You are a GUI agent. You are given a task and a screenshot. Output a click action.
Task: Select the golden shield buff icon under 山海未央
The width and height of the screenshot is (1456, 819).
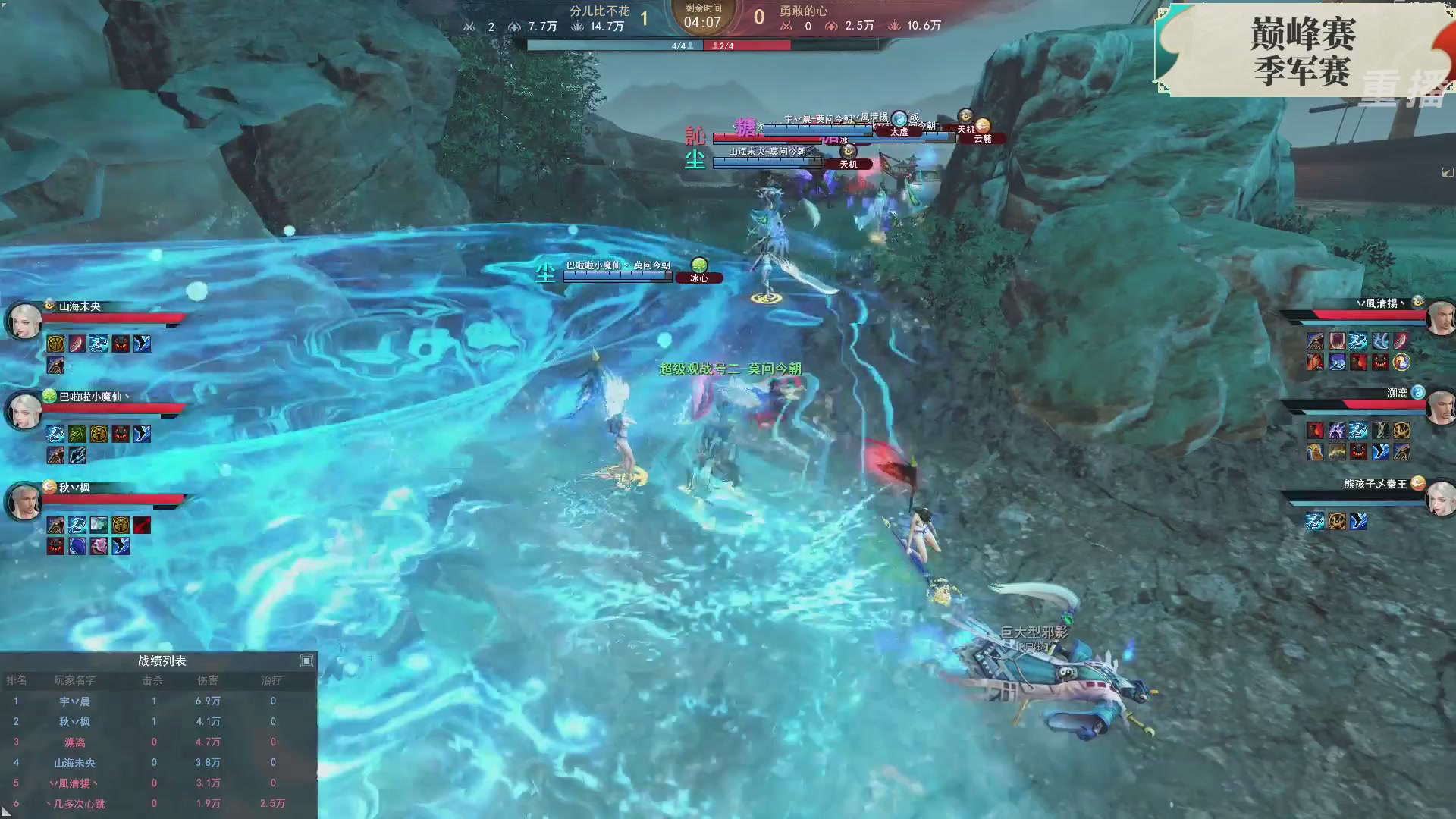pos(55,344)
